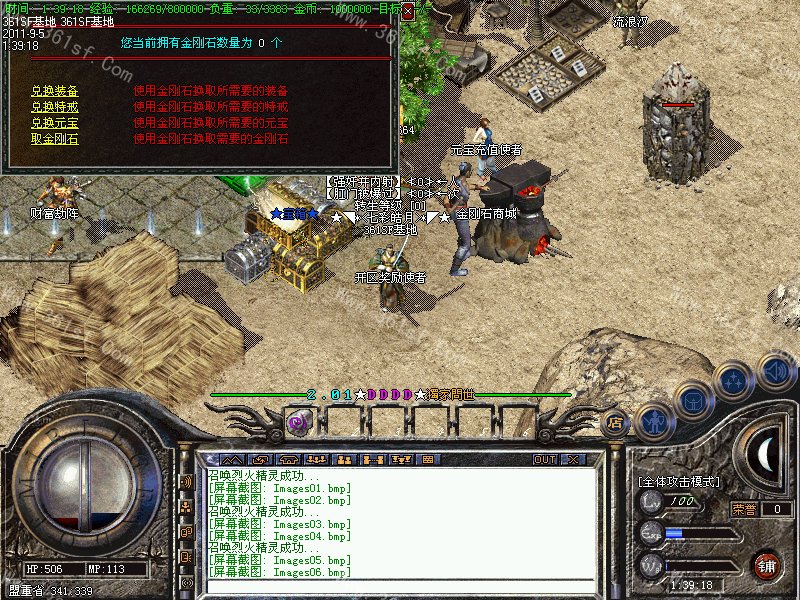Click the speaker sound round button
The image size is (800, 600).
(x=776, y=371)
